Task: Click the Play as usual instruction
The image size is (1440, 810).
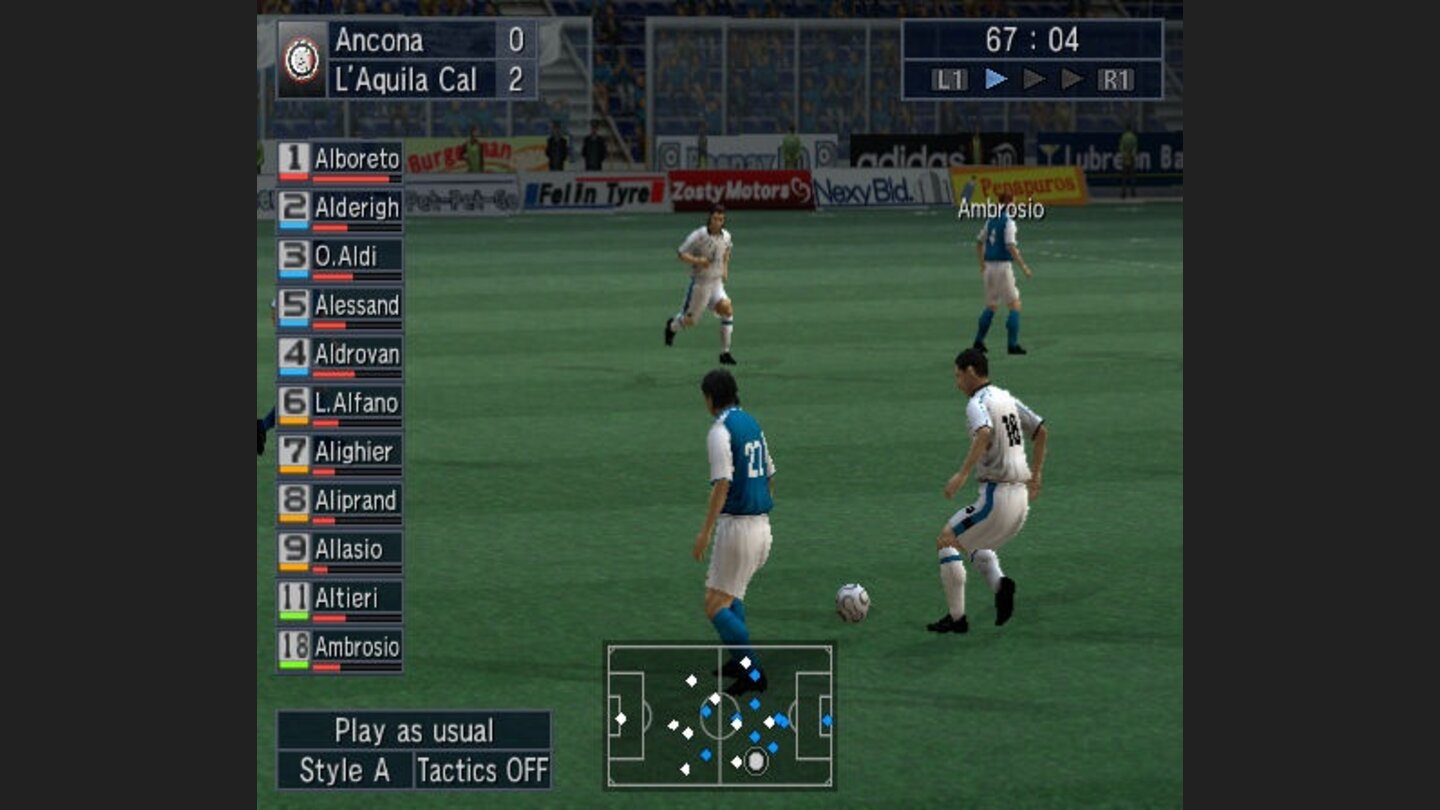Action: 417,731
